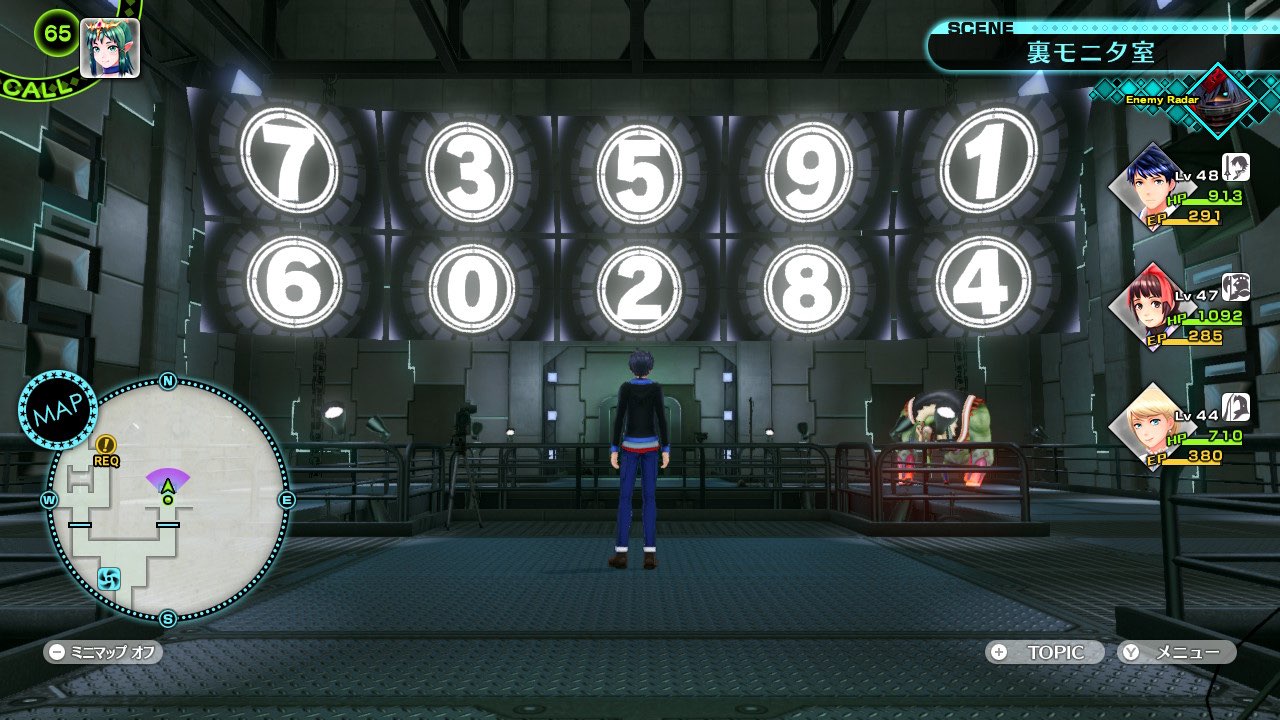Image resolution: width=1280 pixels, height=720 pixels.
Task: Open the full MAP button
Action: coord(57,411)
